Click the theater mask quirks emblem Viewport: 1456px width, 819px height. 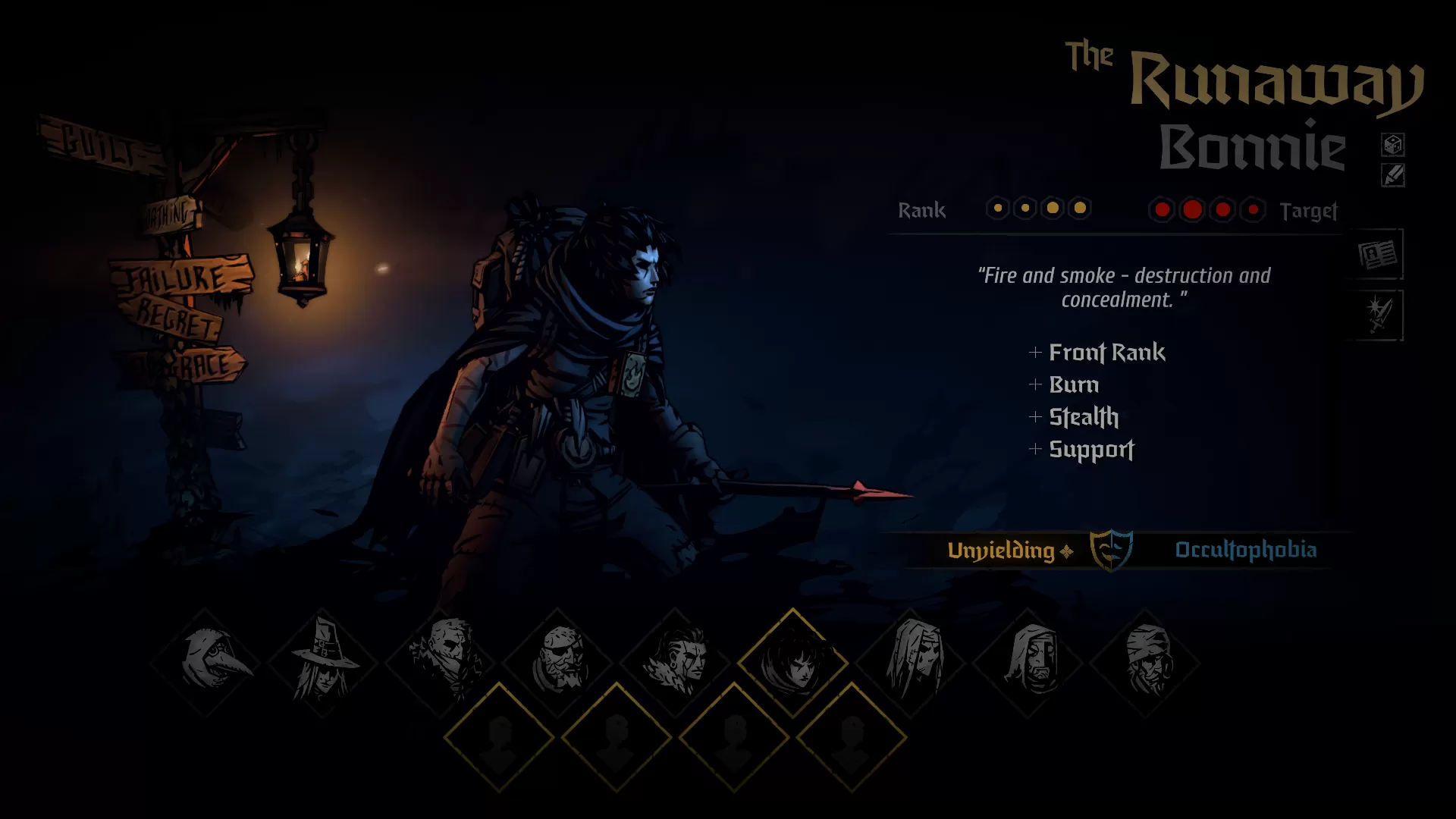pos(1111,549)
